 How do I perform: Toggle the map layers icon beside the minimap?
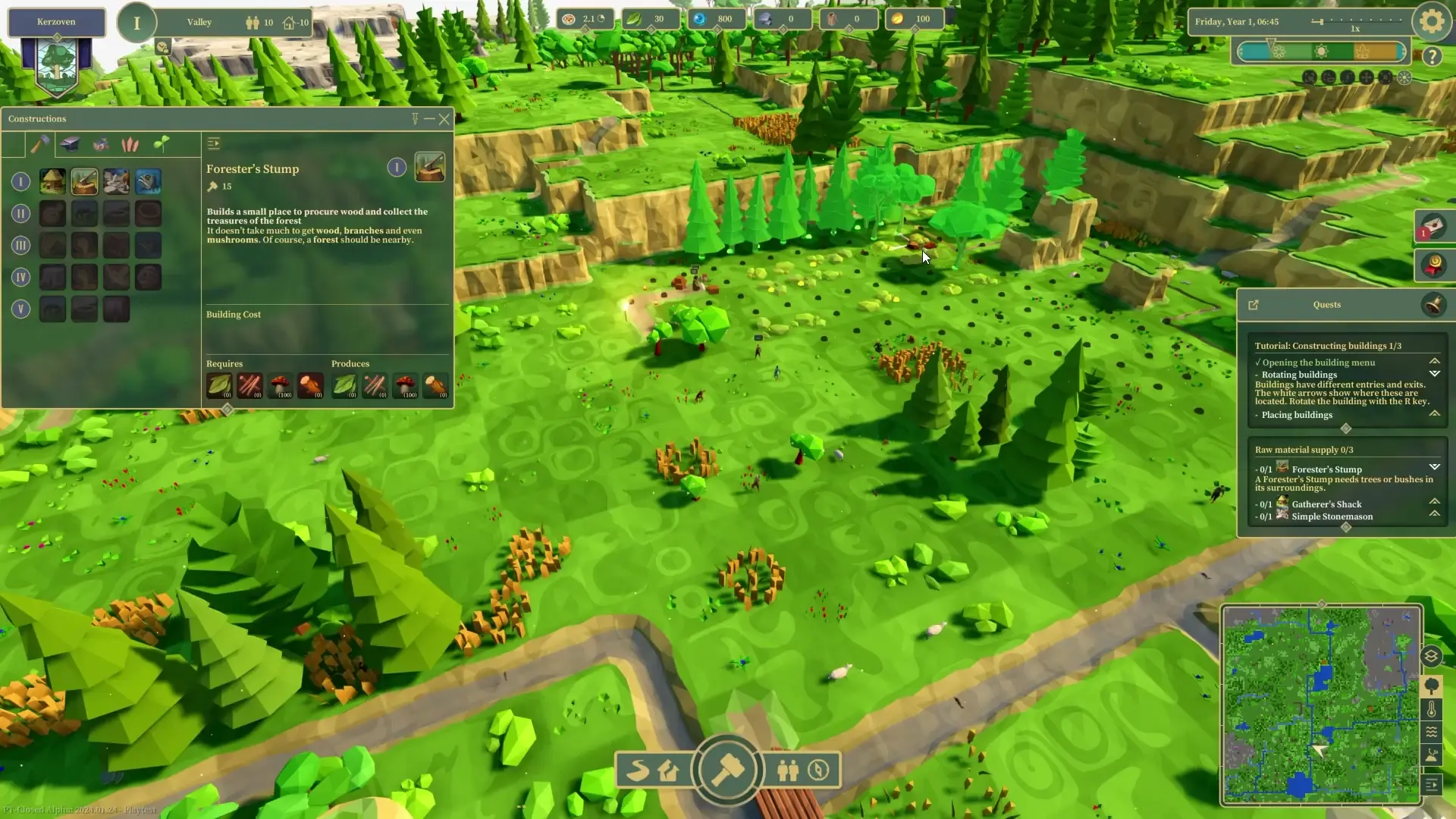(1432, 655)
